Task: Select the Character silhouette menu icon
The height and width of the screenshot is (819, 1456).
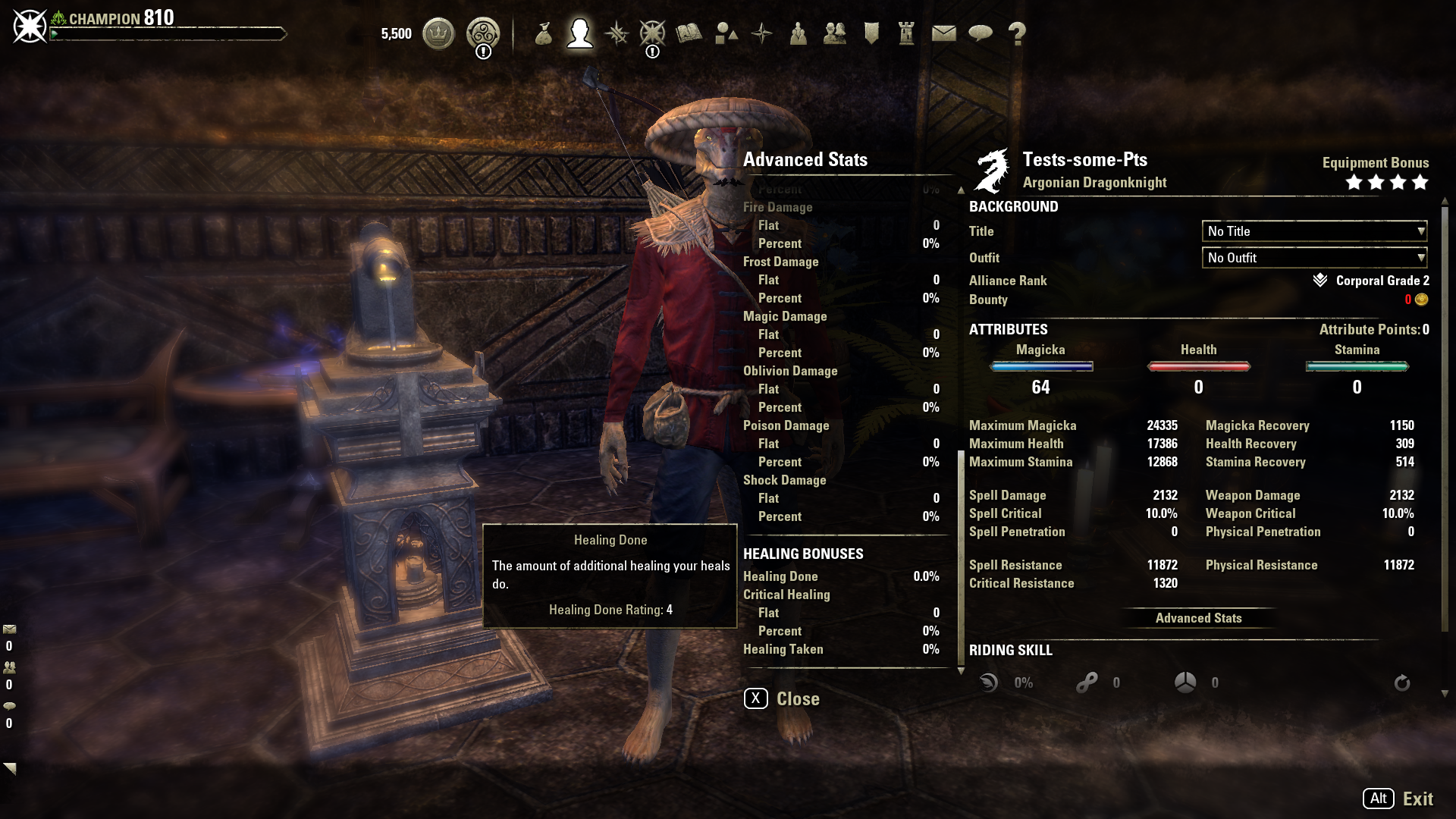Action: click(580, 33)
